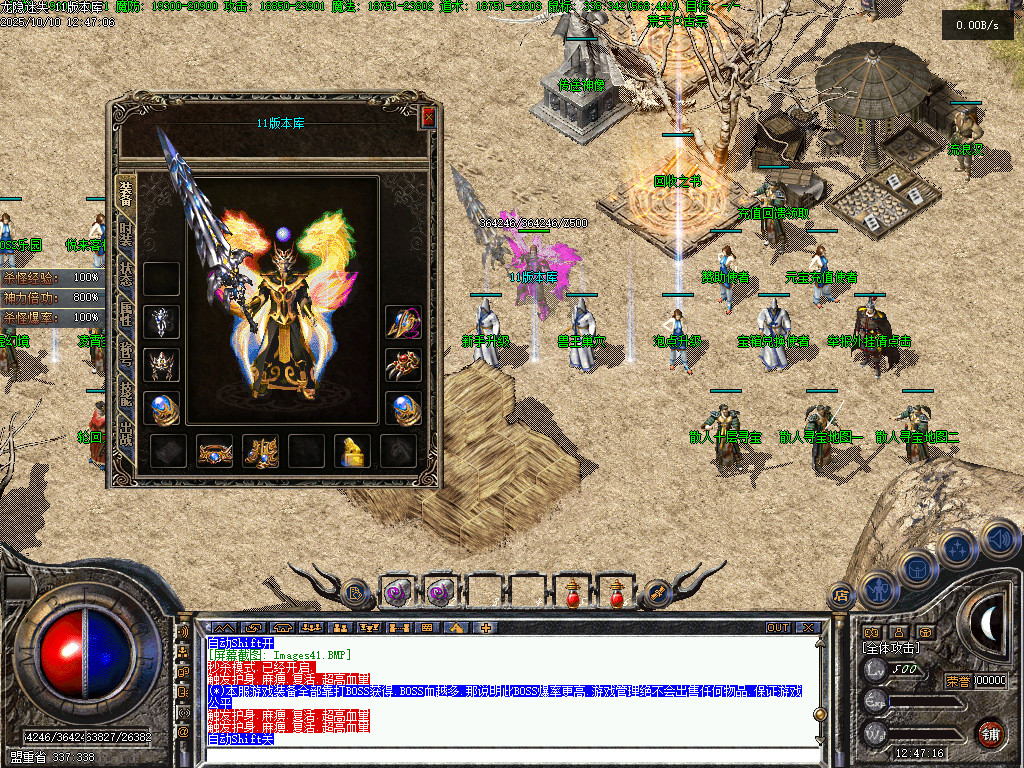The width and height of the screenshot is (1024, 768).
Task: Open the character warrior round icon
Action: [x=878, y=589]
